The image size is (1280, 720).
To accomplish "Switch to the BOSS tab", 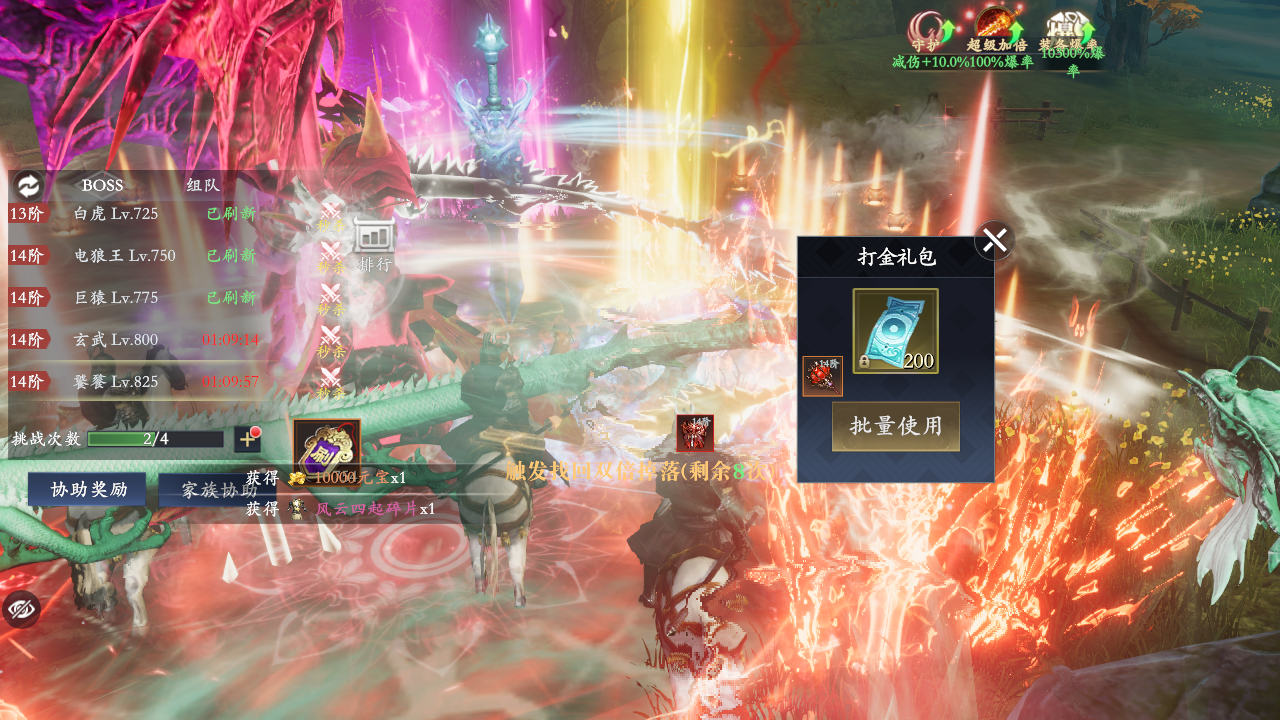I will click(102, 185).
